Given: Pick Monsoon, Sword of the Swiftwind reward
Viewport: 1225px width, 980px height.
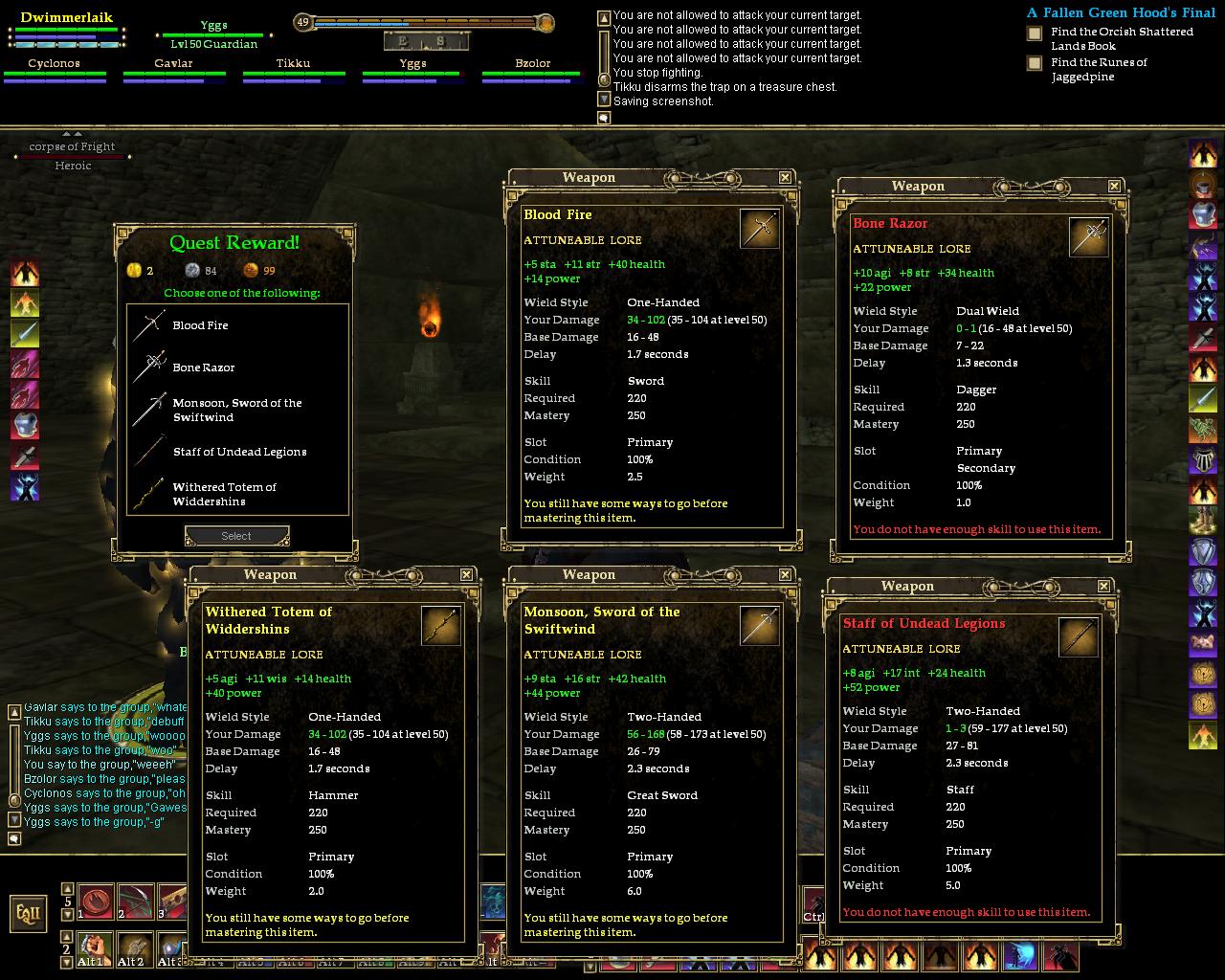Looking at the screenshot, I should [236, 410].
